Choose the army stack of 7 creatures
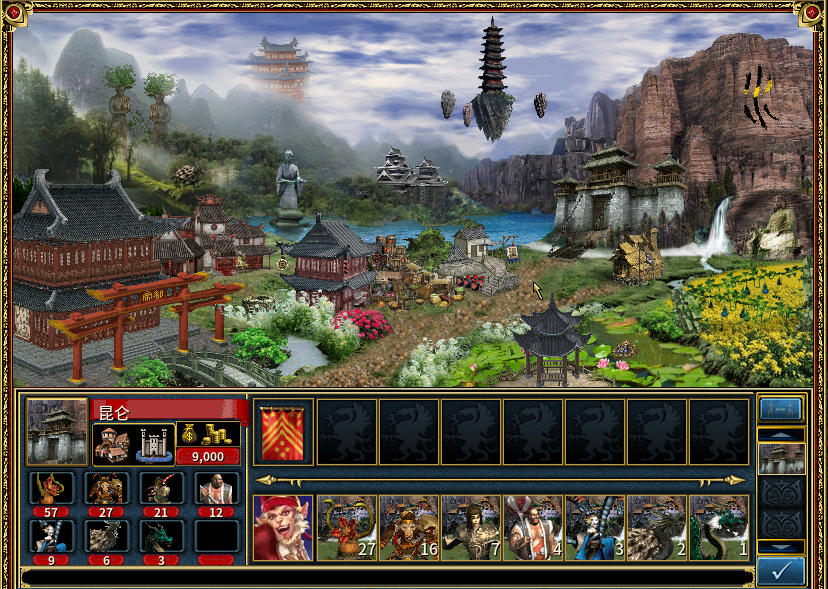Screen dimensions: 828x589 point(471,527)
